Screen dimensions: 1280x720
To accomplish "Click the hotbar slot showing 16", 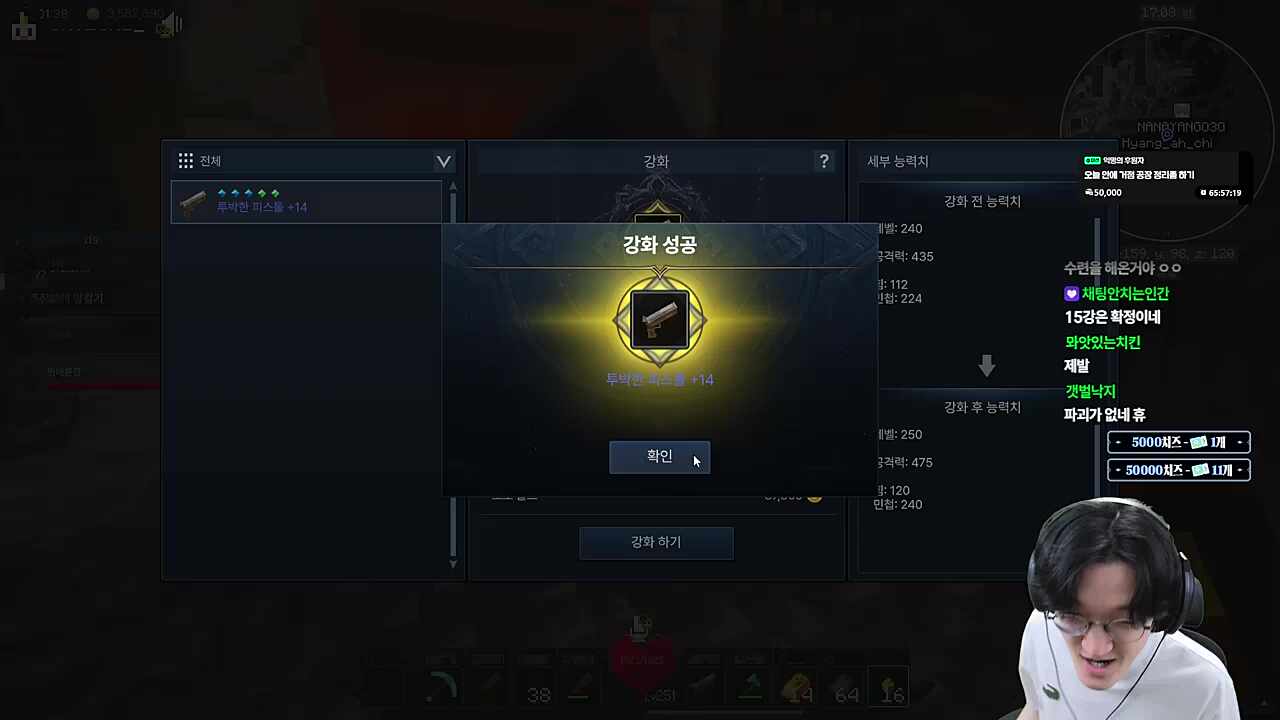I will pos(890,688).
